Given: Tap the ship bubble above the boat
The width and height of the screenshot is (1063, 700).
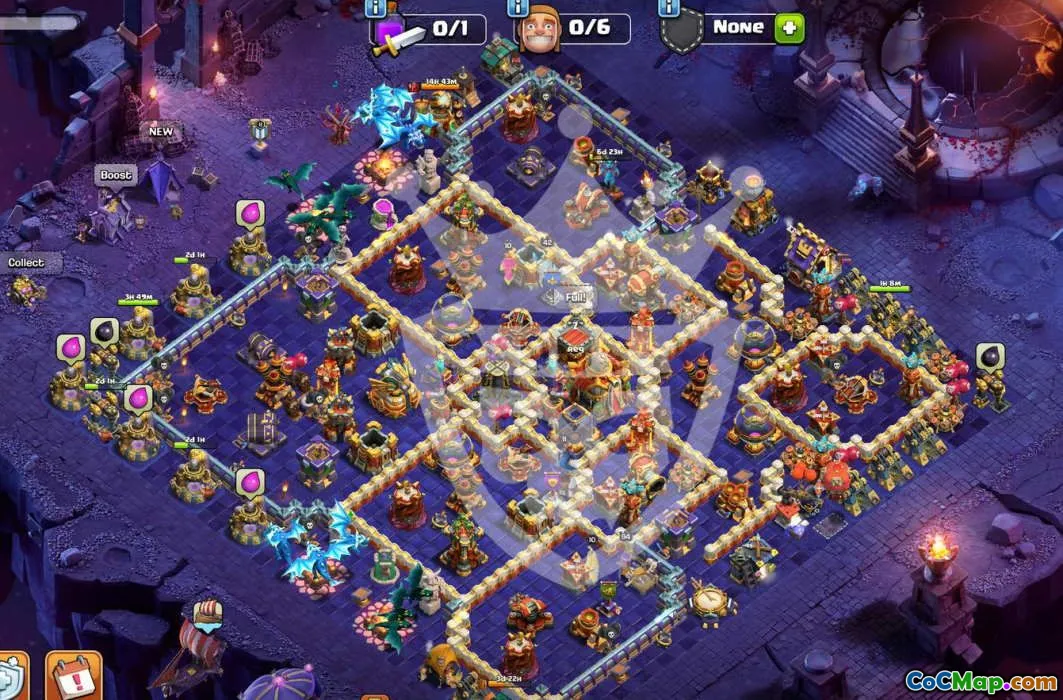Looking at the screenshot, I should point(207,612).
